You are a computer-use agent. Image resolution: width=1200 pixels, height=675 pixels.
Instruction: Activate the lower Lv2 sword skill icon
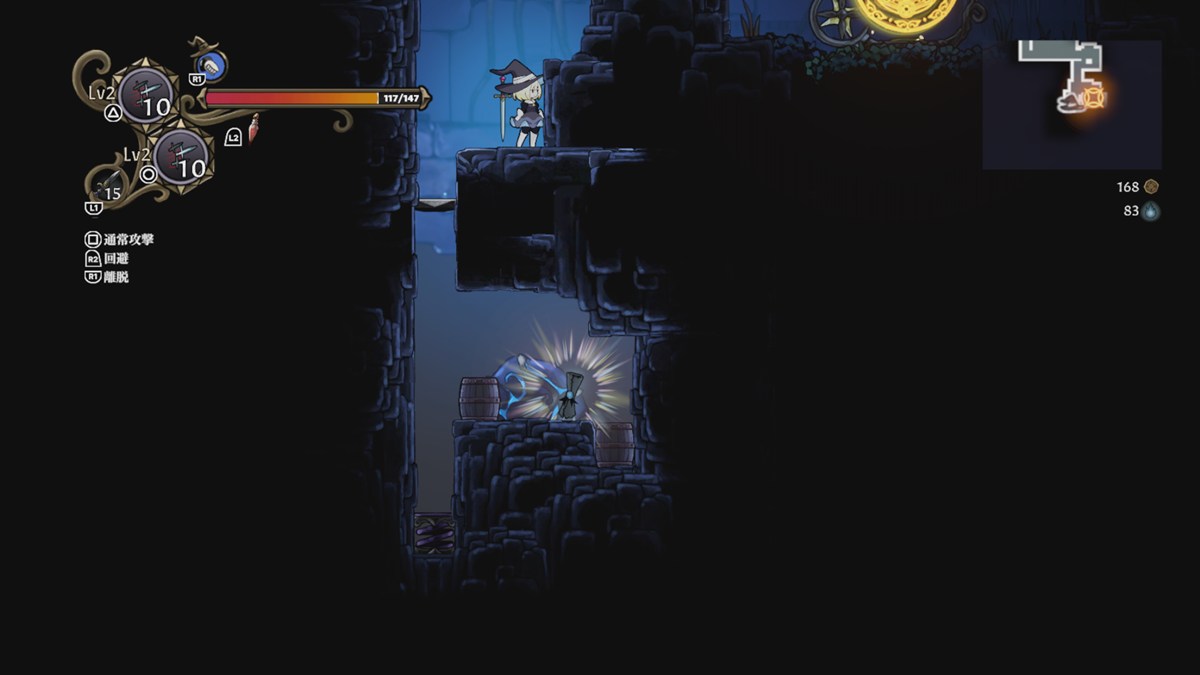coord(181,157)
